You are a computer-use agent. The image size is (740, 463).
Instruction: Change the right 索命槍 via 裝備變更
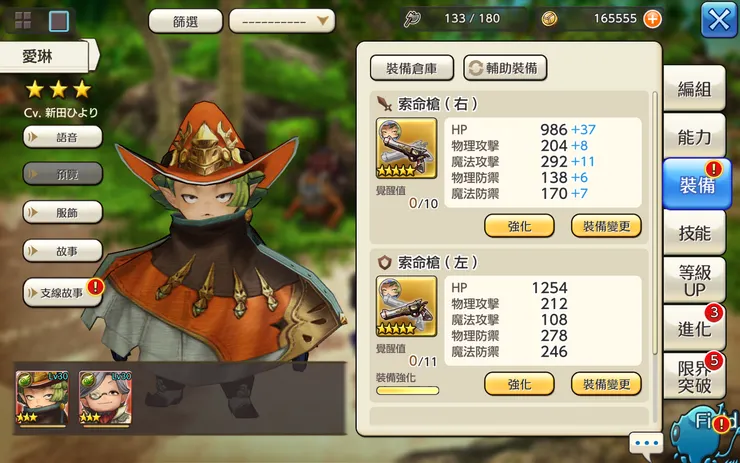(606, 225)
